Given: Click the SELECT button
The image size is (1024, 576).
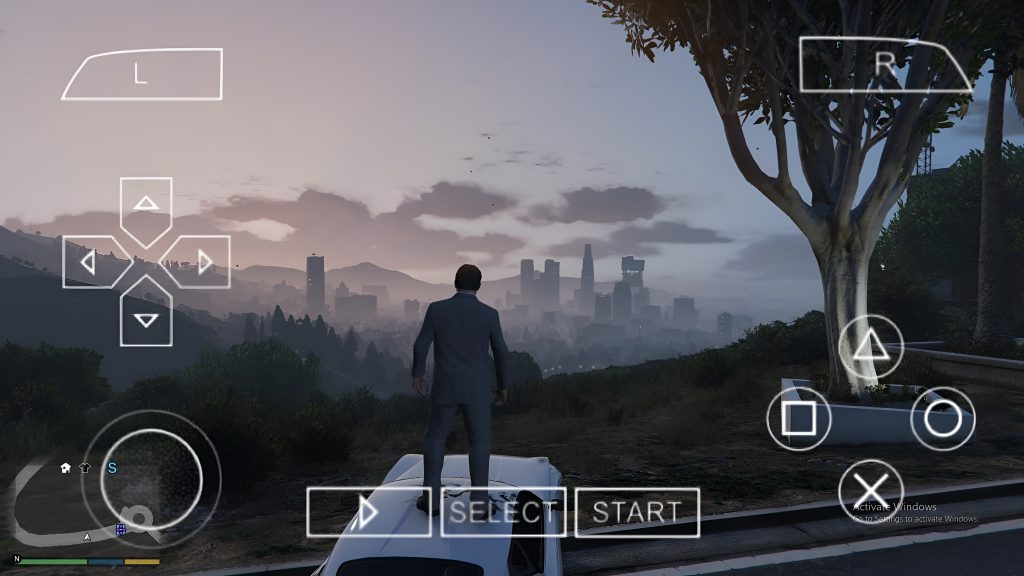Looking at the screenshot, I should (x=503, y=512).
